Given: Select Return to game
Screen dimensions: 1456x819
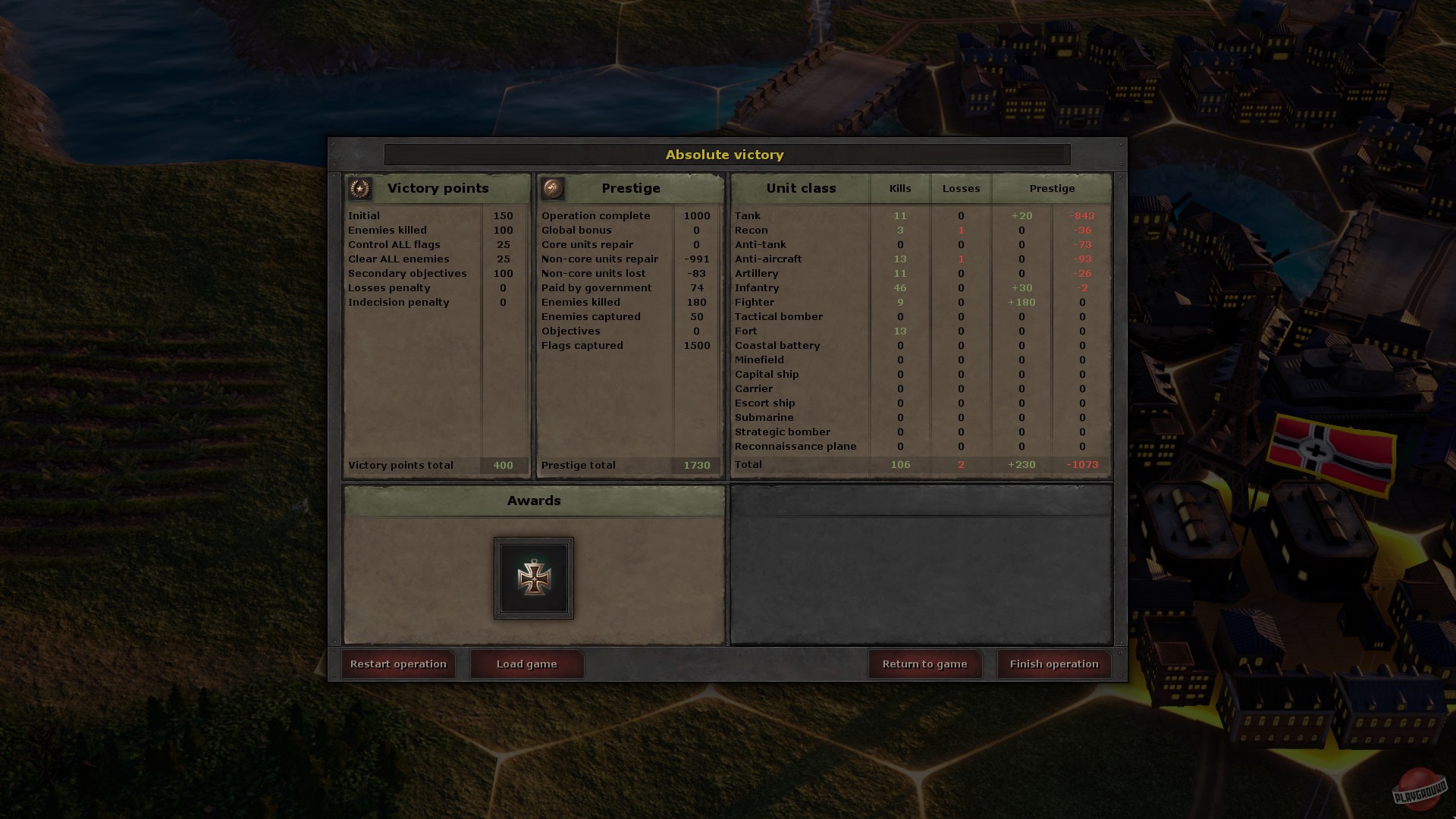Looking at the screenshot, I should [924, 664].
